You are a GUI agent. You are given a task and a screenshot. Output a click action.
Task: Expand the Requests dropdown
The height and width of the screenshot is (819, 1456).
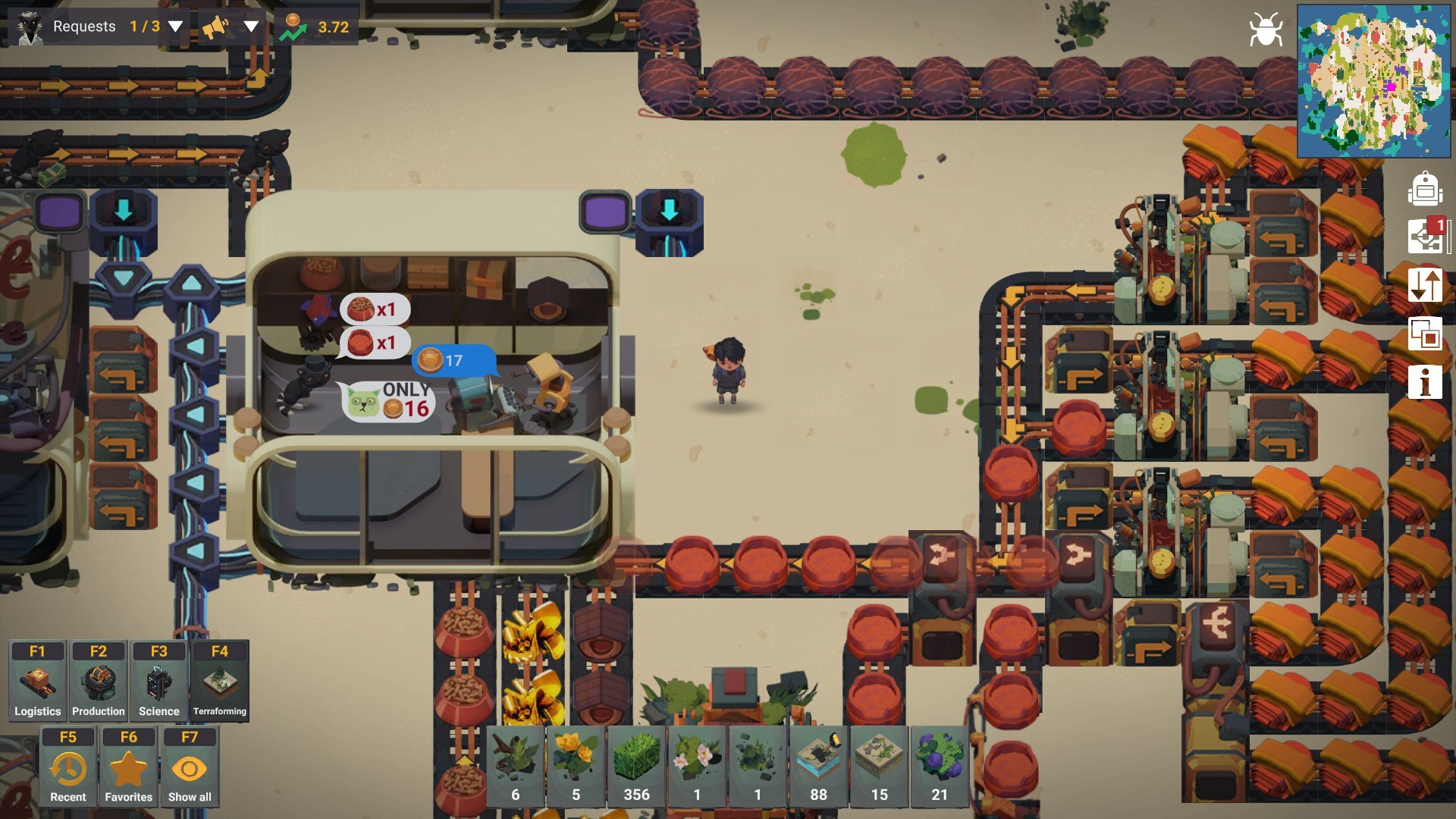175,27
